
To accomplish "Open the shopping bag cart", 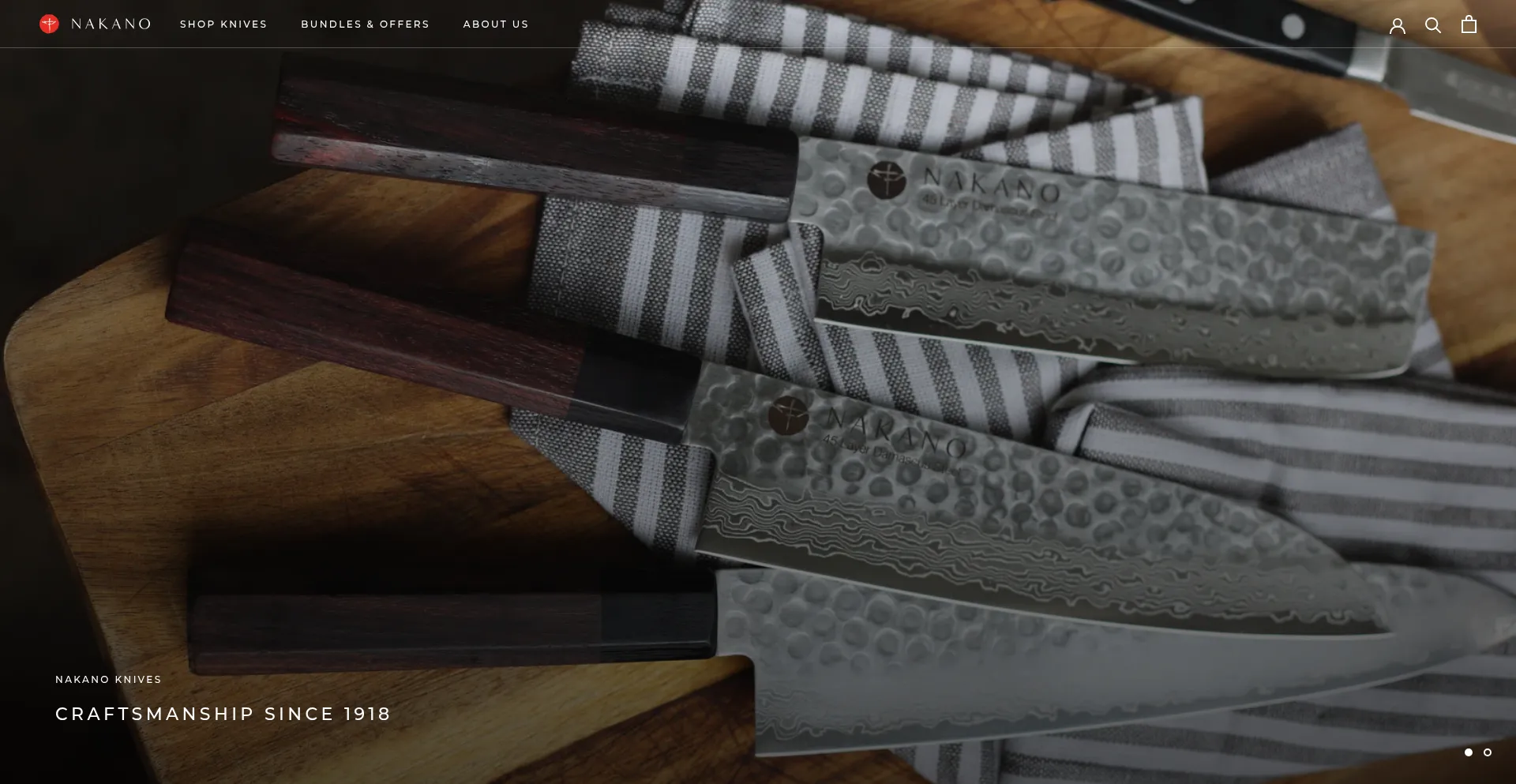I will [1469, 24].
